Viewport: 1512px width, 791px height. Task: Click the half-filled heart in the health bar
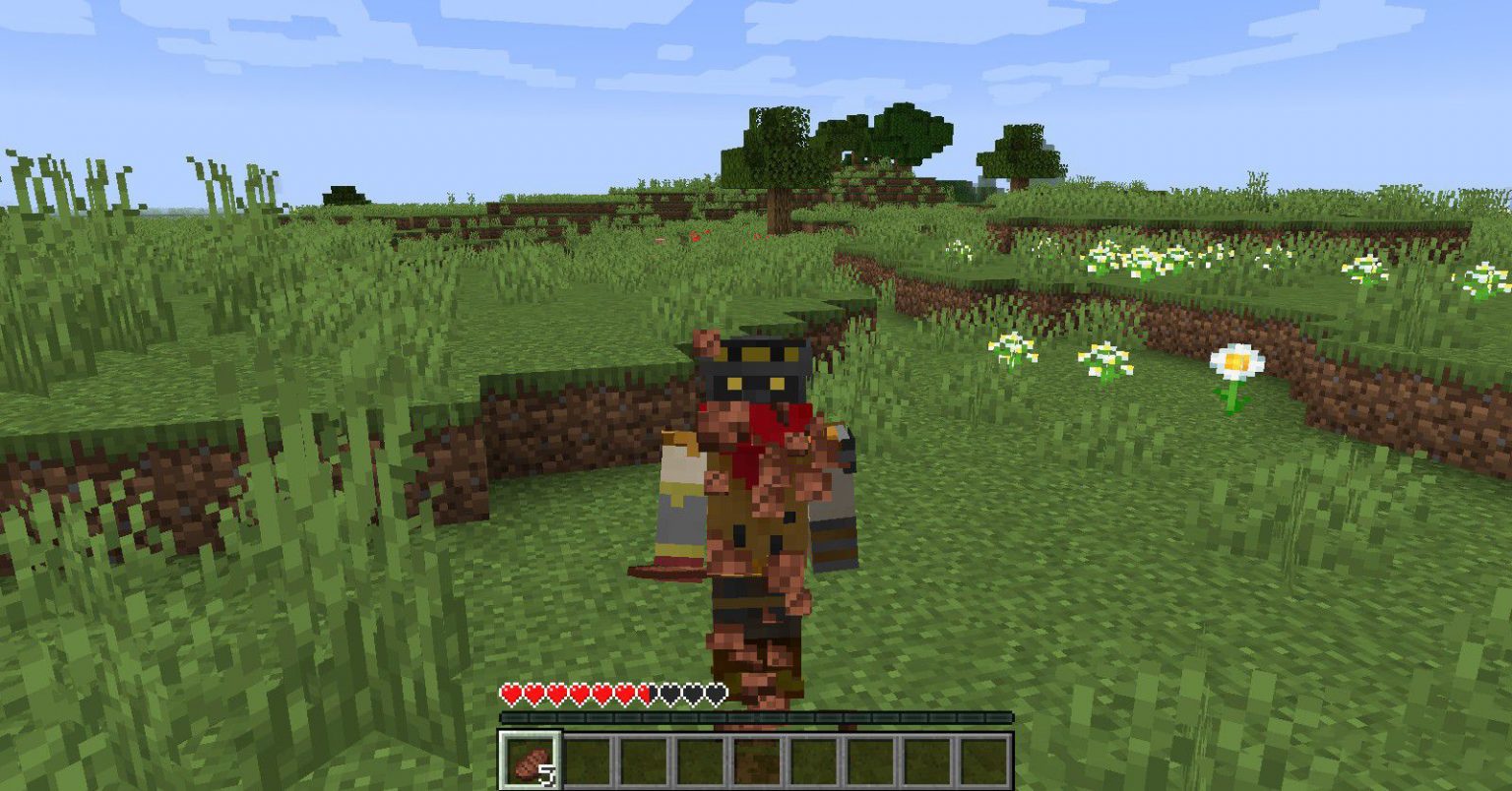click(x=650, y=694)
